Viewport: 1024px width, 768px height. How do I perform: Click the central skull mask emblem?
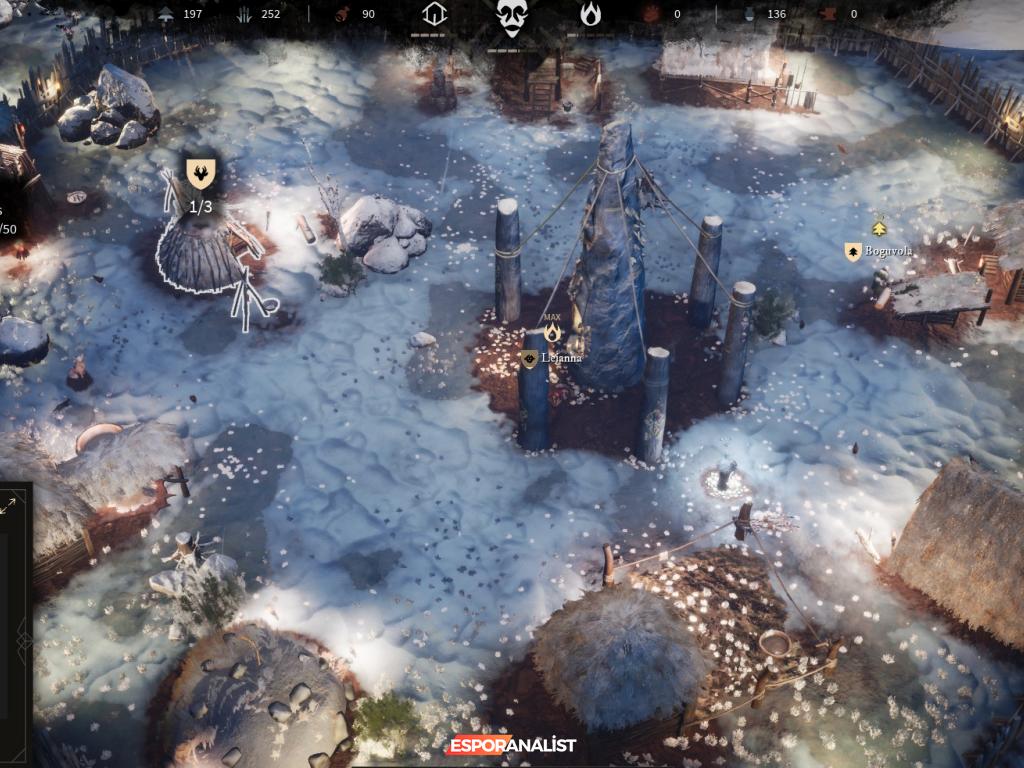[x=512, y=17]
